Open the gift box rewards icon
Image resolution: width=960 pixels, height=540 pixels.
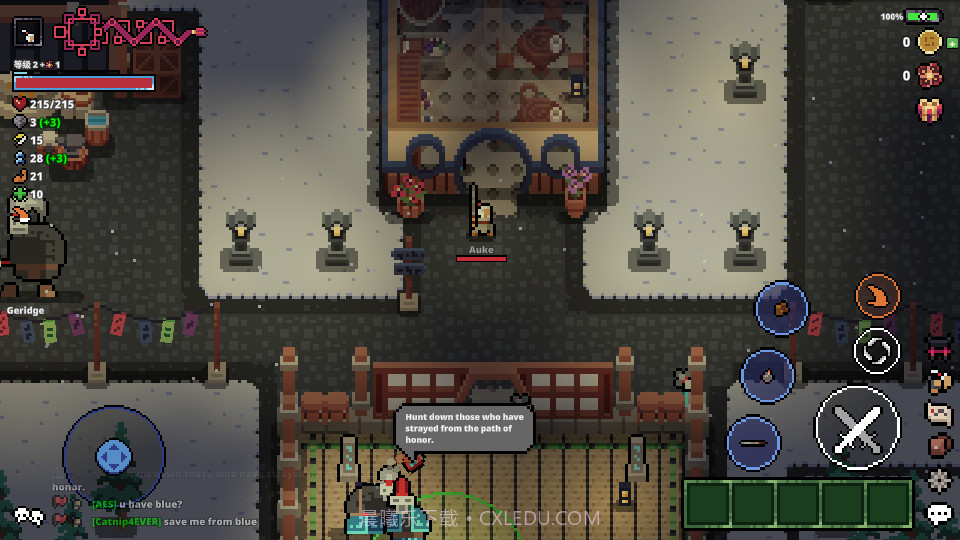click(x=930, y=109)
